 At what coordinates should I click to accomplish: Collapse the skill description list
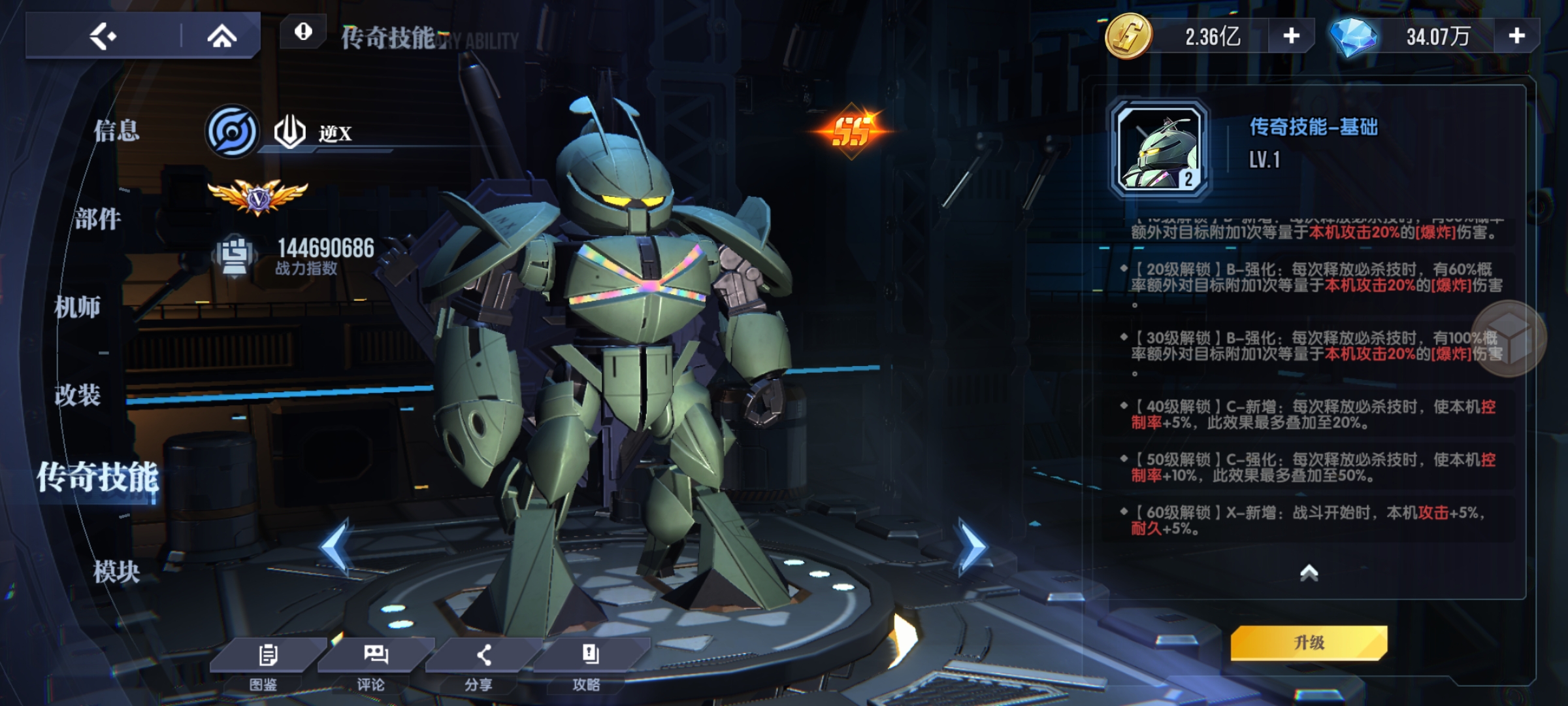coord(1309,573)
